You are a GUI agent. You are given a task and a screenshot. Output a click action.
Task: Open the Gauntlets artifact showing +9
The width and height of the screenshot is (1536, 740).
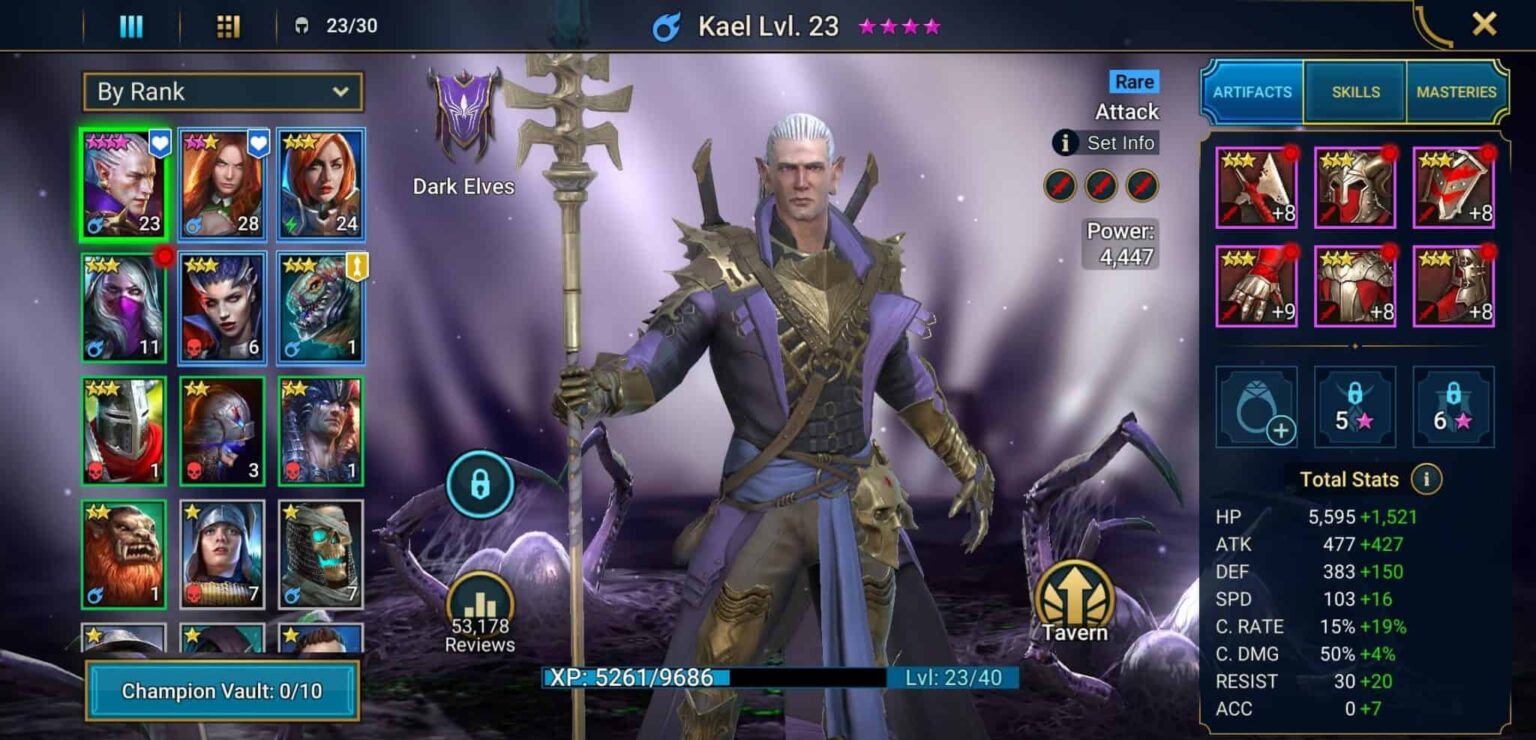pos(1255,285)
